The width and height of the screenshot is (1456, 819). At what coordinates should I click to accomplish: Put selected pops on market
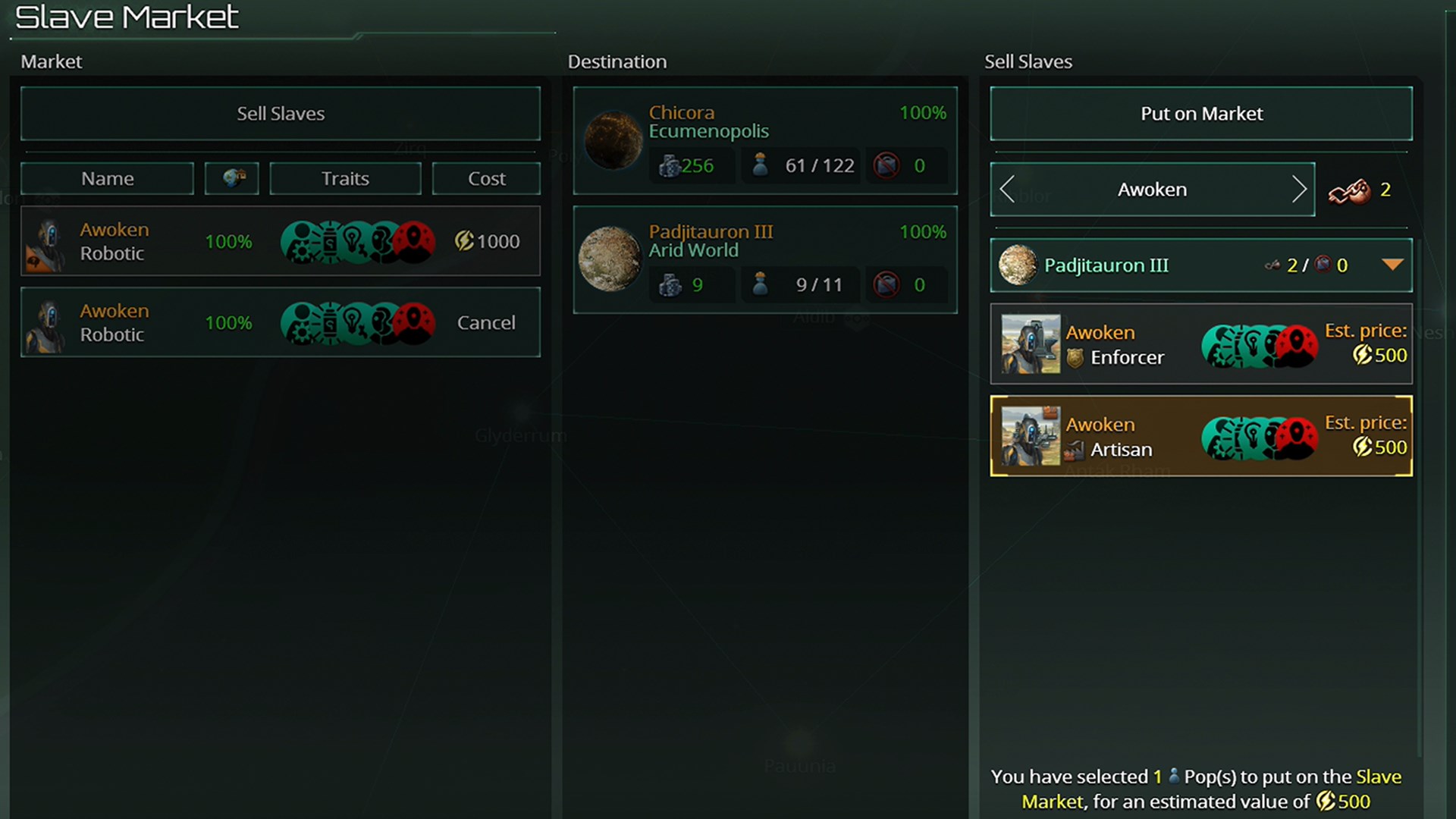pyautogui.click(x=1201, y=114)
